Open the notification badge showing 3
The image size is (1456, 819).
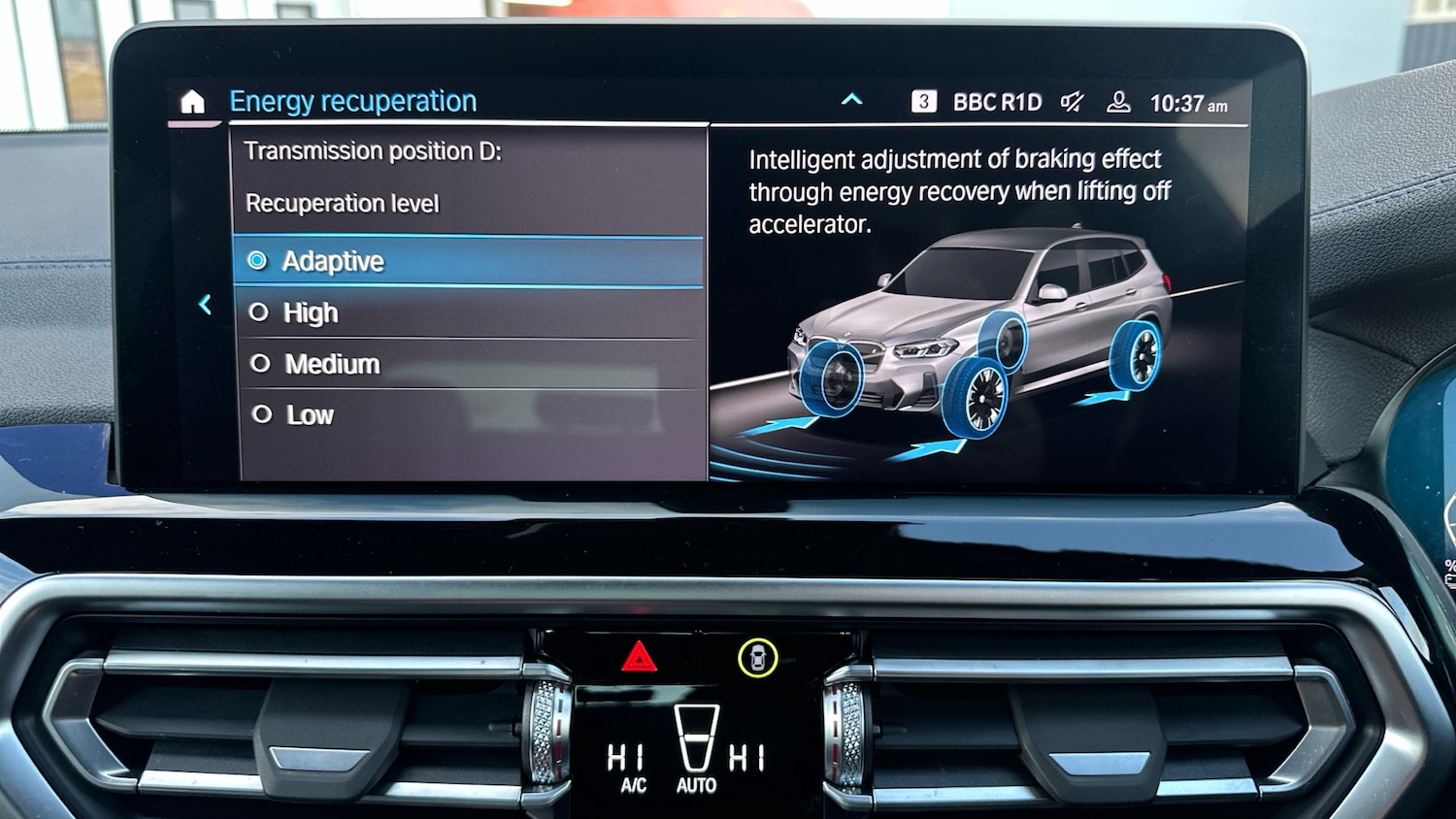(924, 101)
